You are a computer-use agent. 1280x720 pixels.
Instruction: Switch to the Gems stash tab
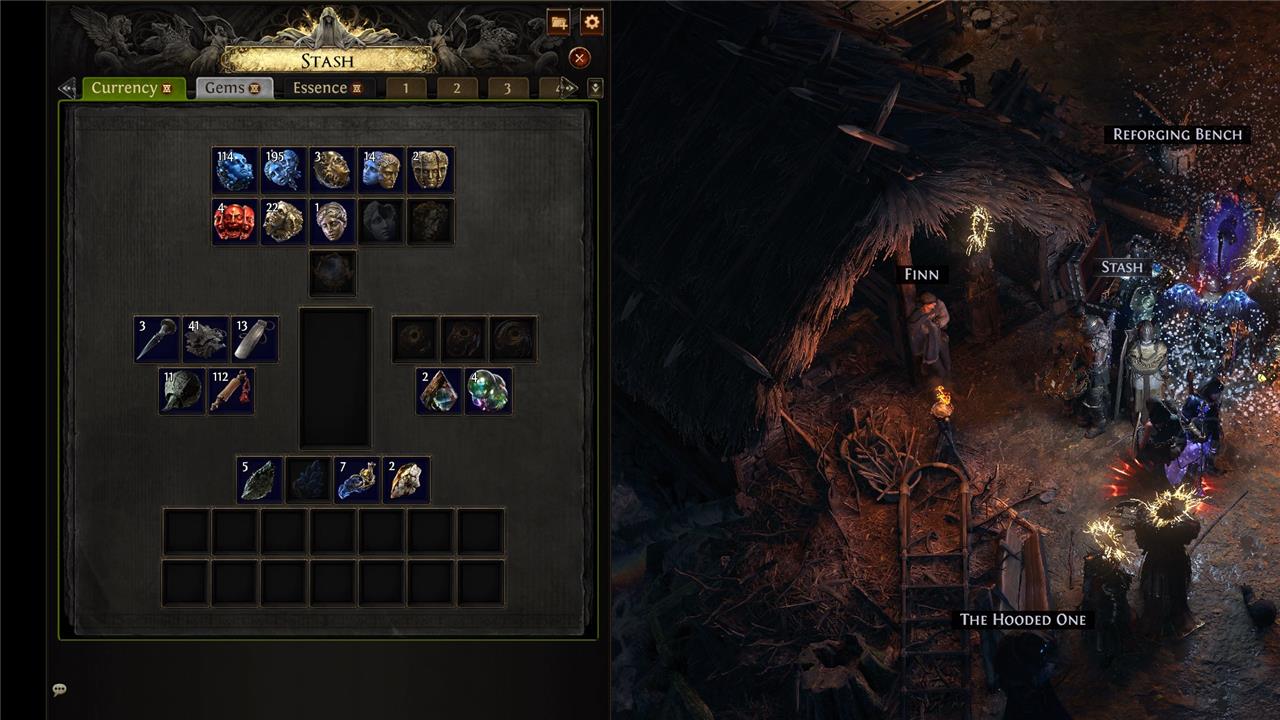pos(234,88)
